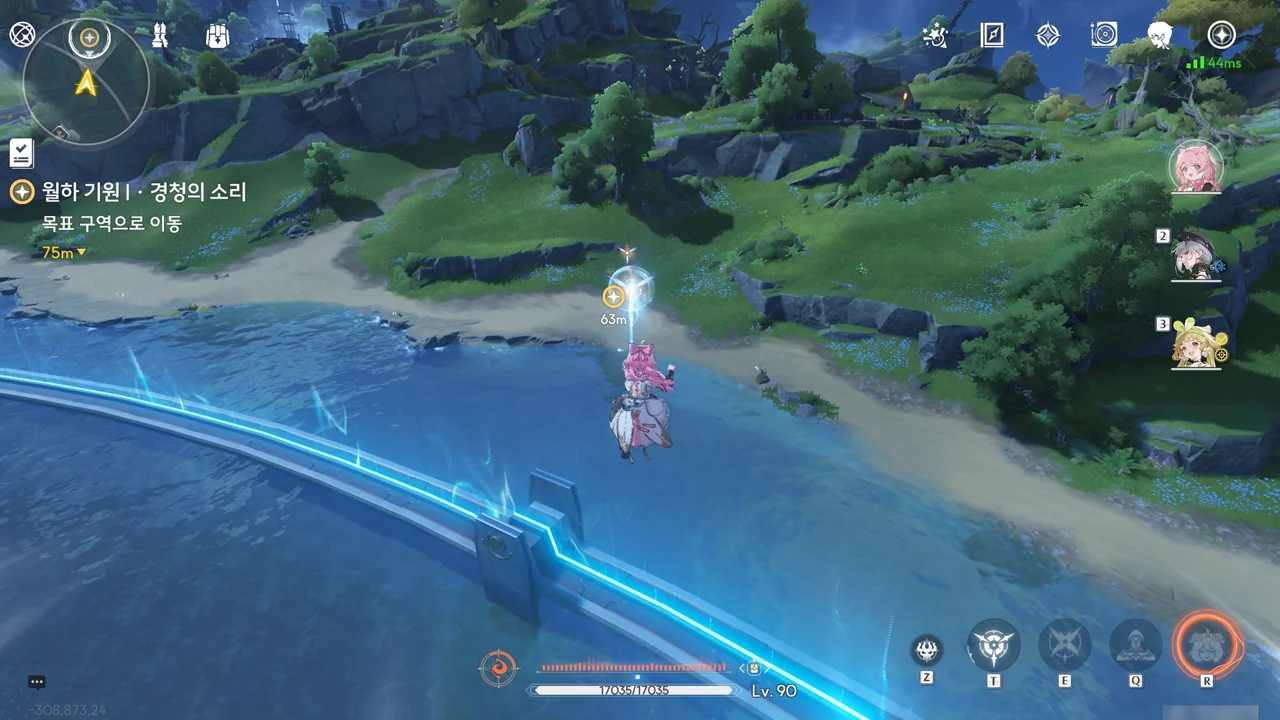
Task: Trigger the orange-ringed resonance liberation ability
Action: 1207,645
